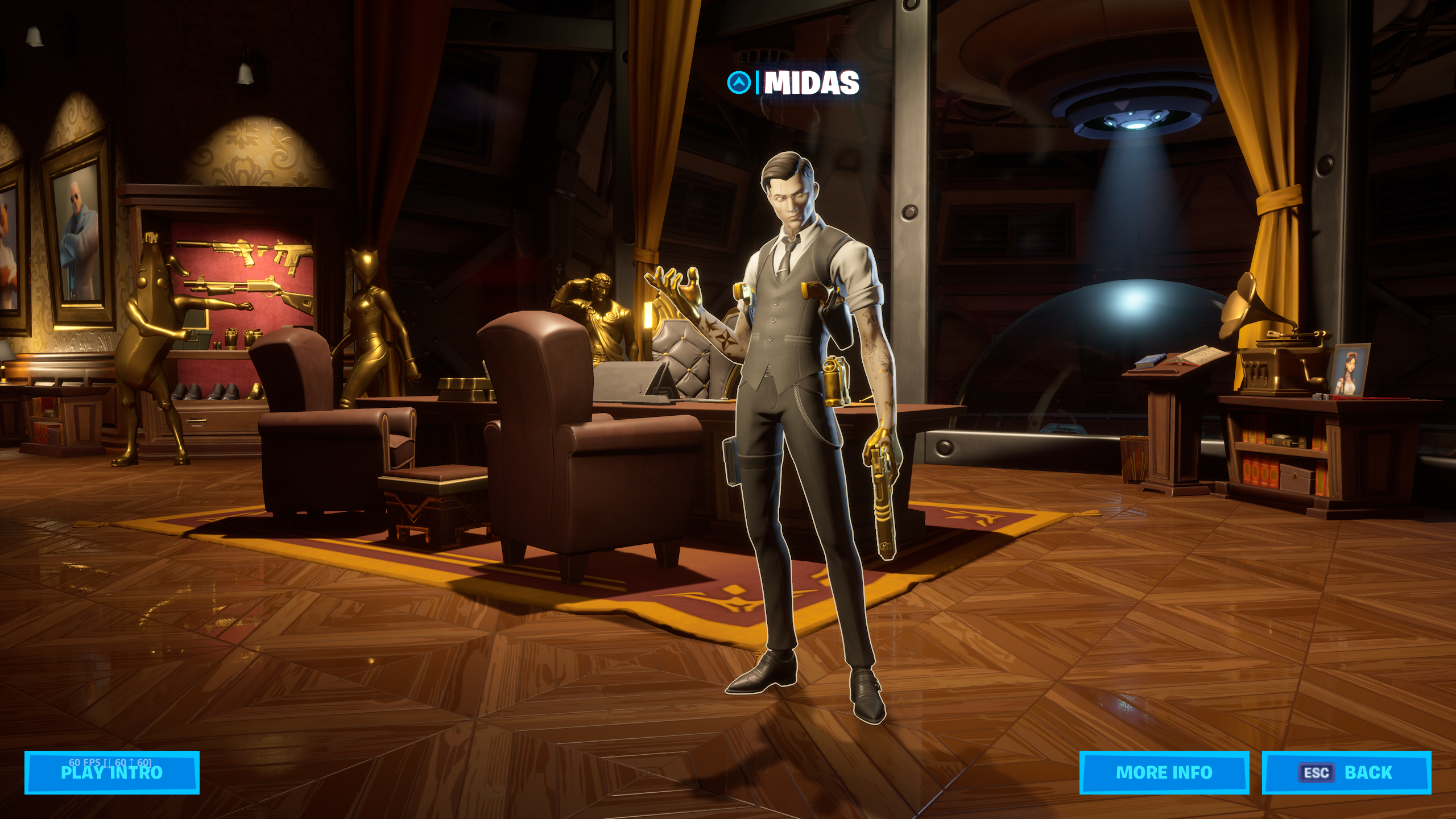Go back with the Back button
This screenshot has height=819, width=1456.
(1346, 772)
